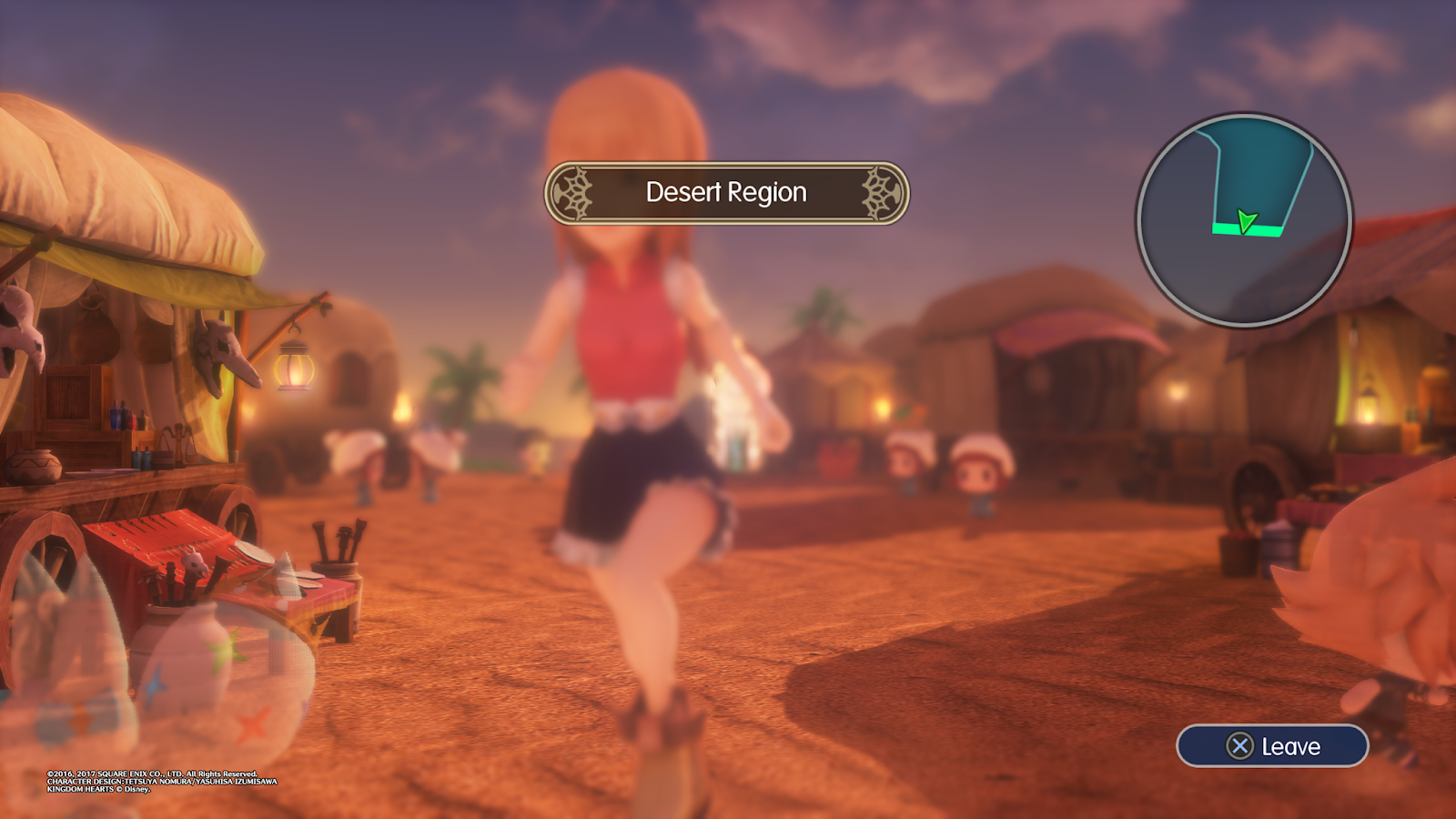The width and height of the screenshot is (1456, 819).
Task: Click the ornate web emblem right of Desert Region
Action: tap(875, 193)
